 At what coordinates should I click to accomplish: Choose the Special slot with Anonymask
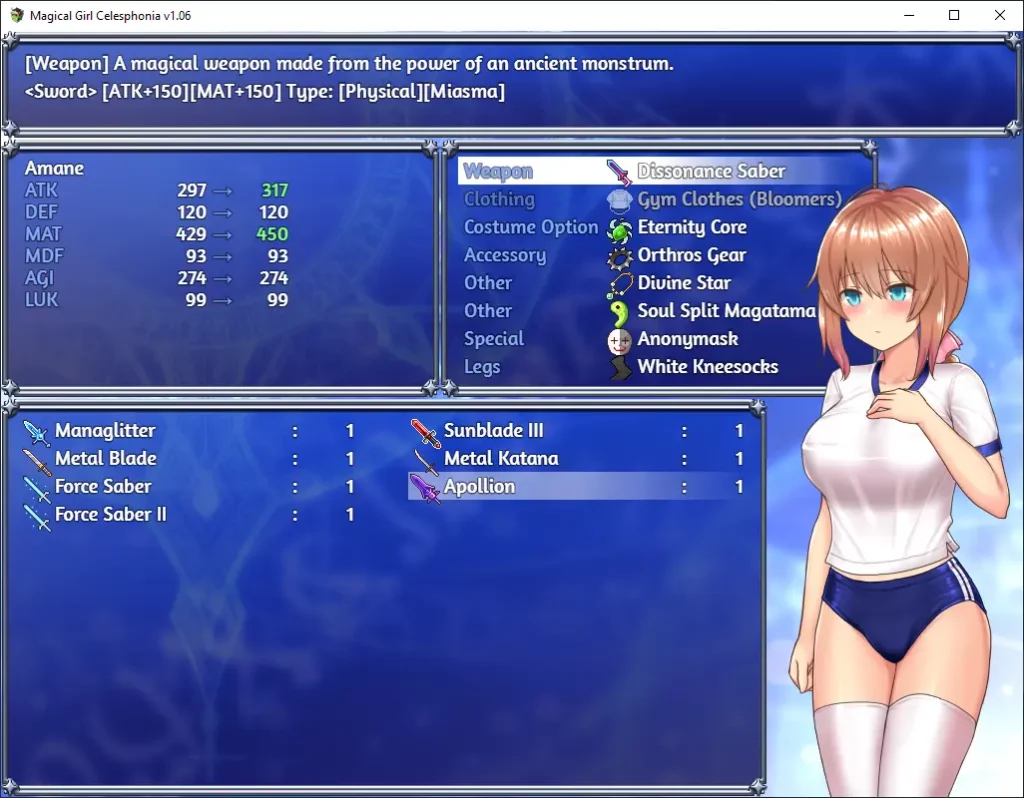click(x=652, y=339)
